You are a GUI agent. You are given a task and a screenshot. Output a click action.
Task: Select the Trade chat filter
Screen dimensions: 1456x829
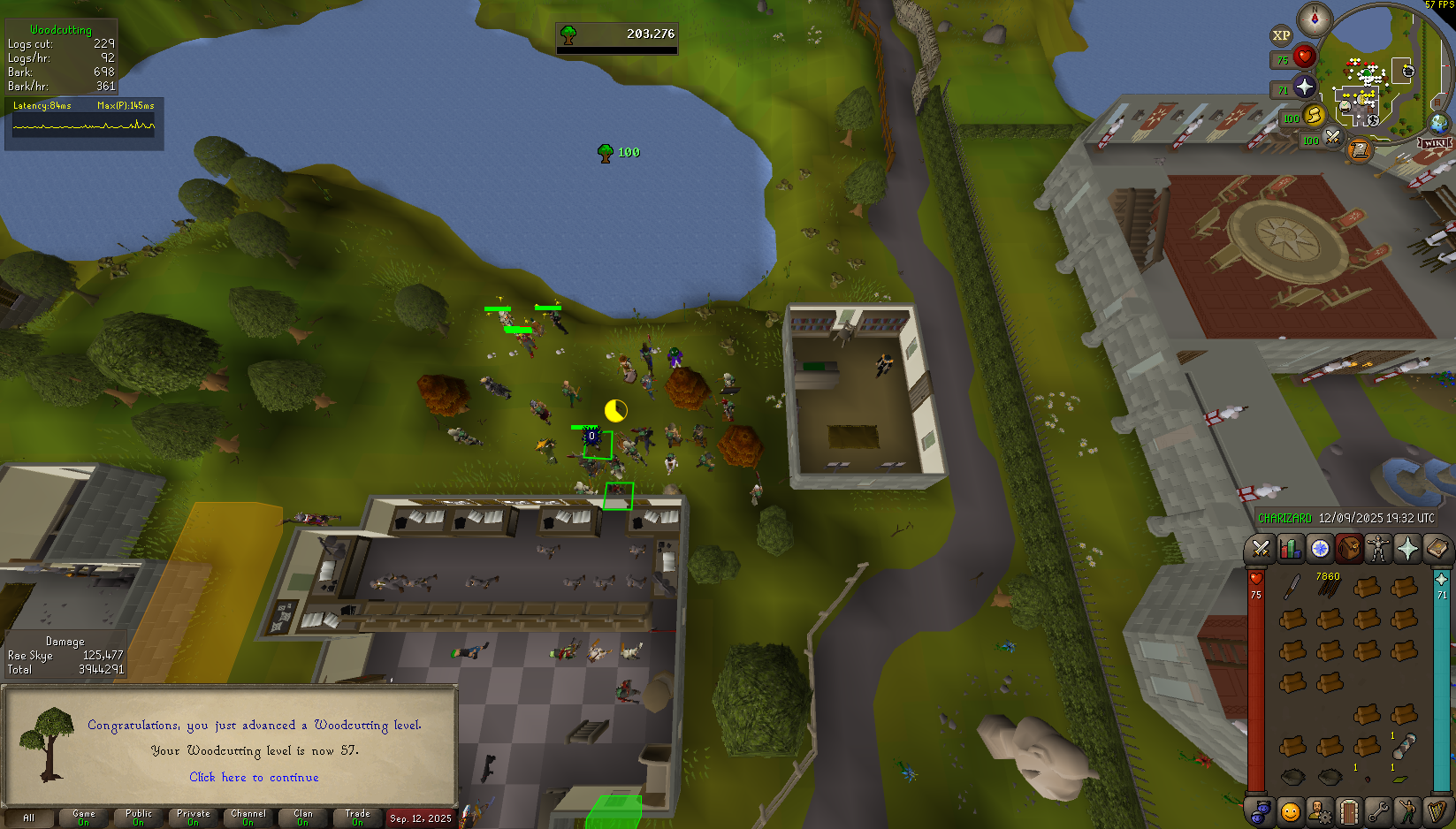[x=358, y=818]
